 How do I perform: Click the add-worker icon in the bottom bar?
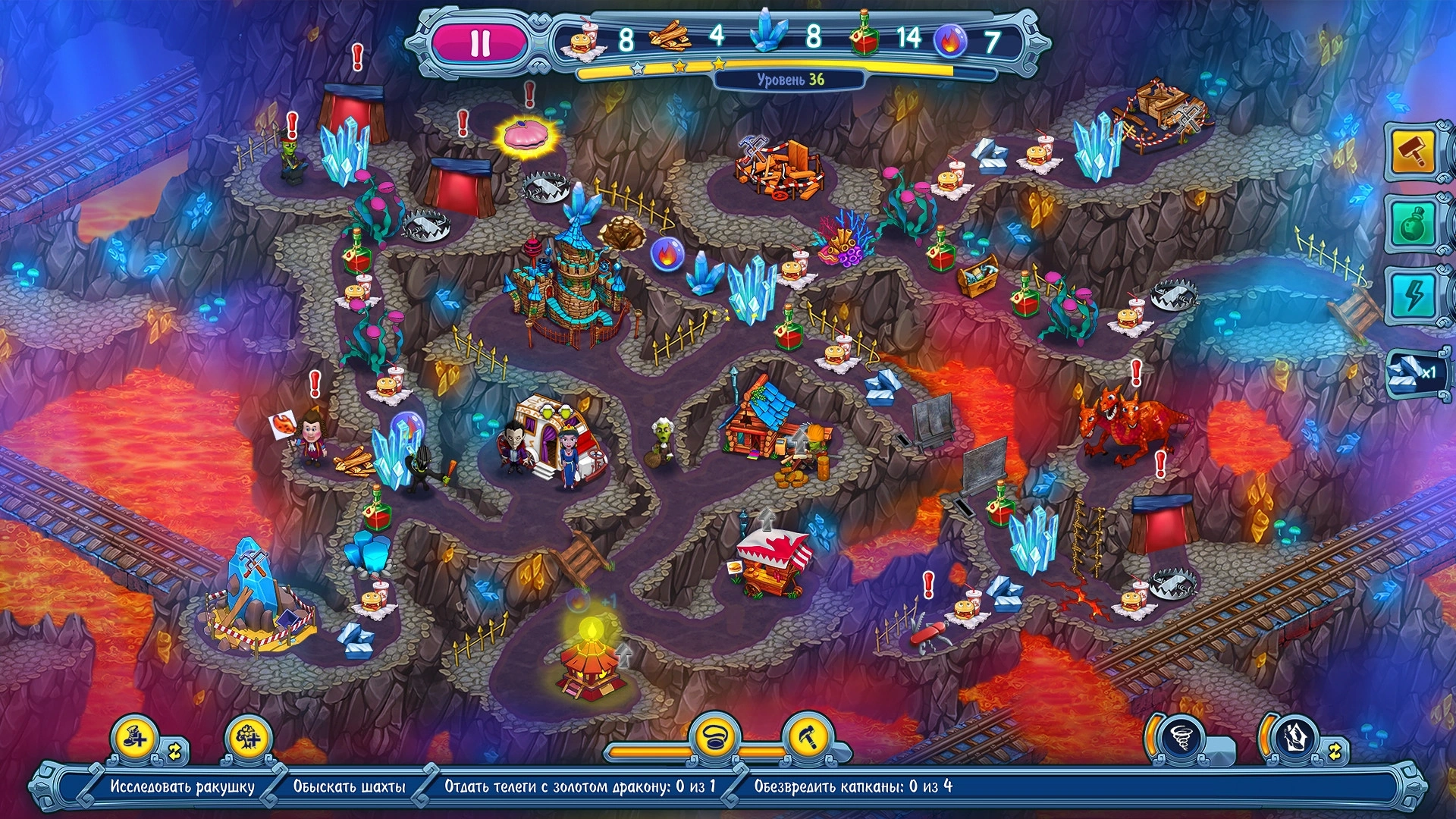(x=135, y=737)
